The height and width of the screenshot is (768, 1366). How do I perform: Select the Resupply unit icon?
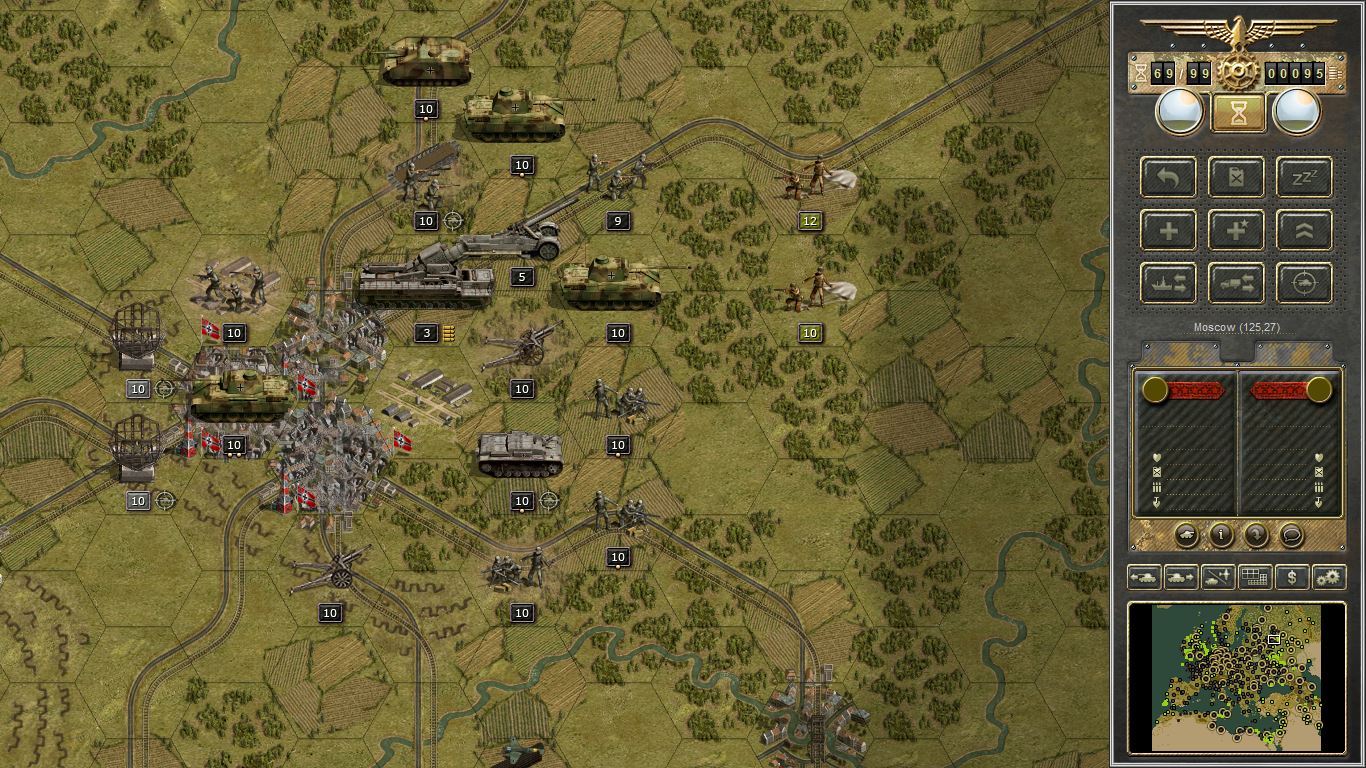(1236, 177)
